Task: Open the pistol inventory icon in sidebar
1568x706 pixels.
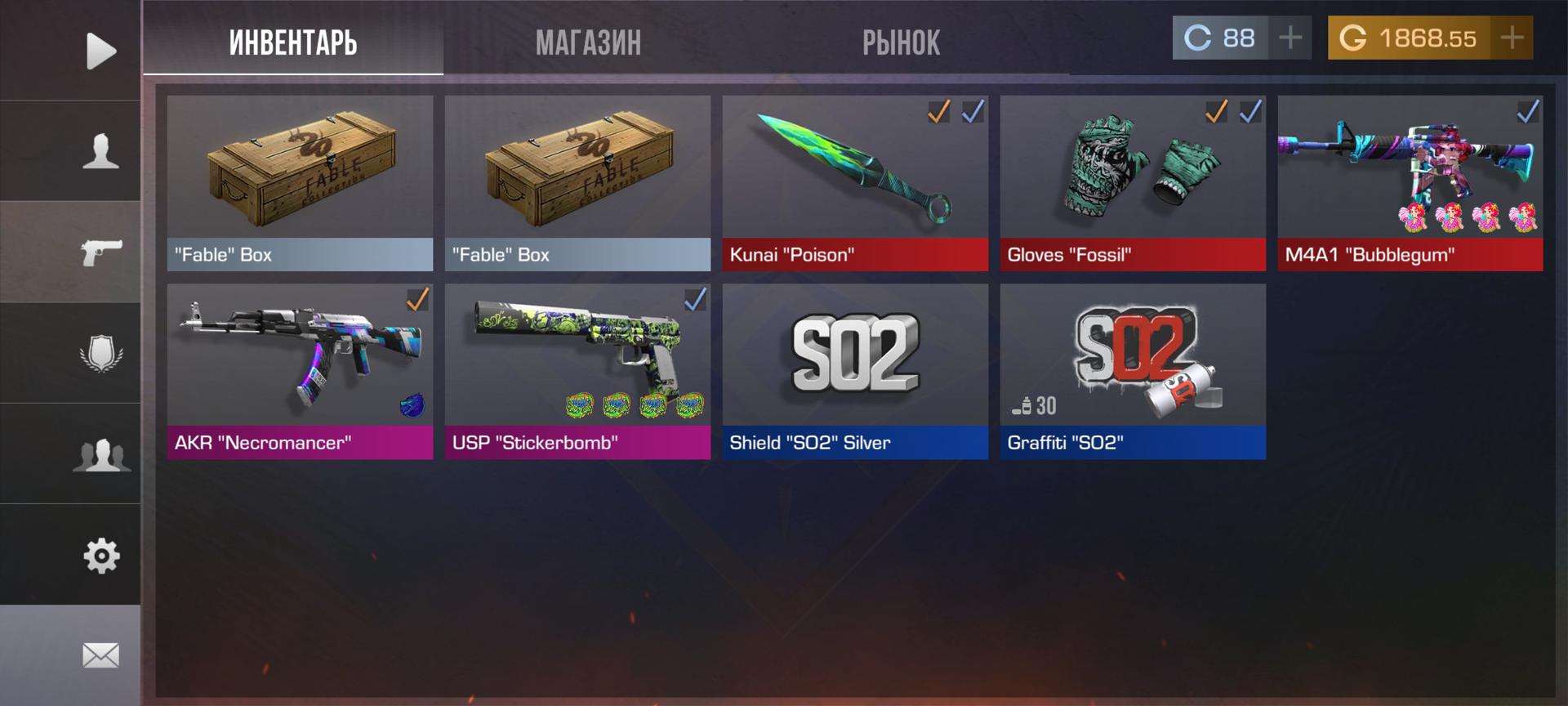Action: pos(101,252)
